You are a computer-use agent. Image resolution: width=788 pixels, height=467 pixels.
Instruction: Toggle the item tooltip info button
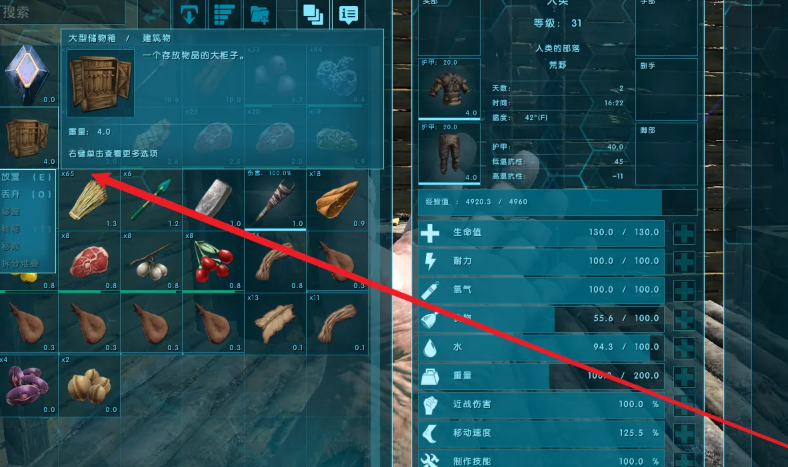pos(347,14)
